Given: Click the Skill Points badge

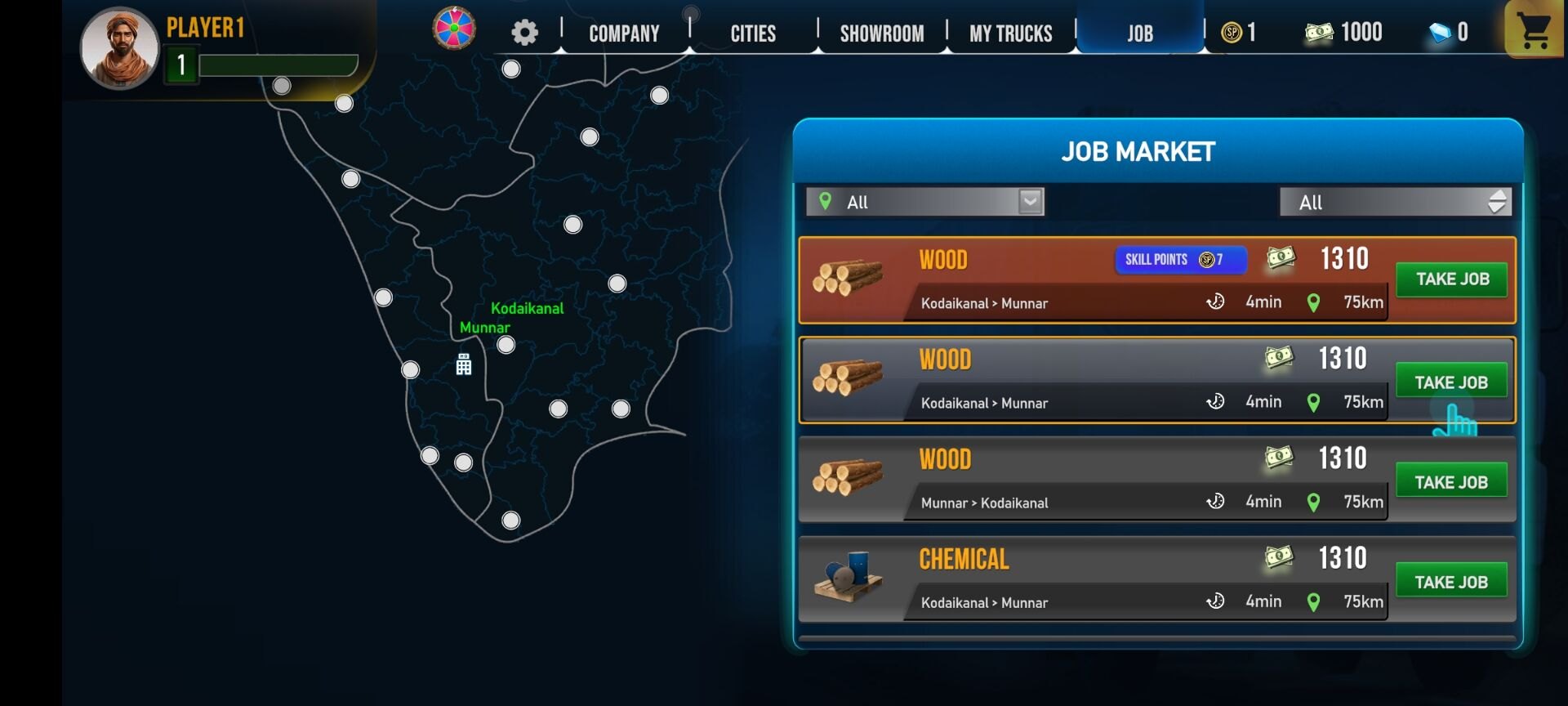Looking at the screenshot, I should 1180,260.
